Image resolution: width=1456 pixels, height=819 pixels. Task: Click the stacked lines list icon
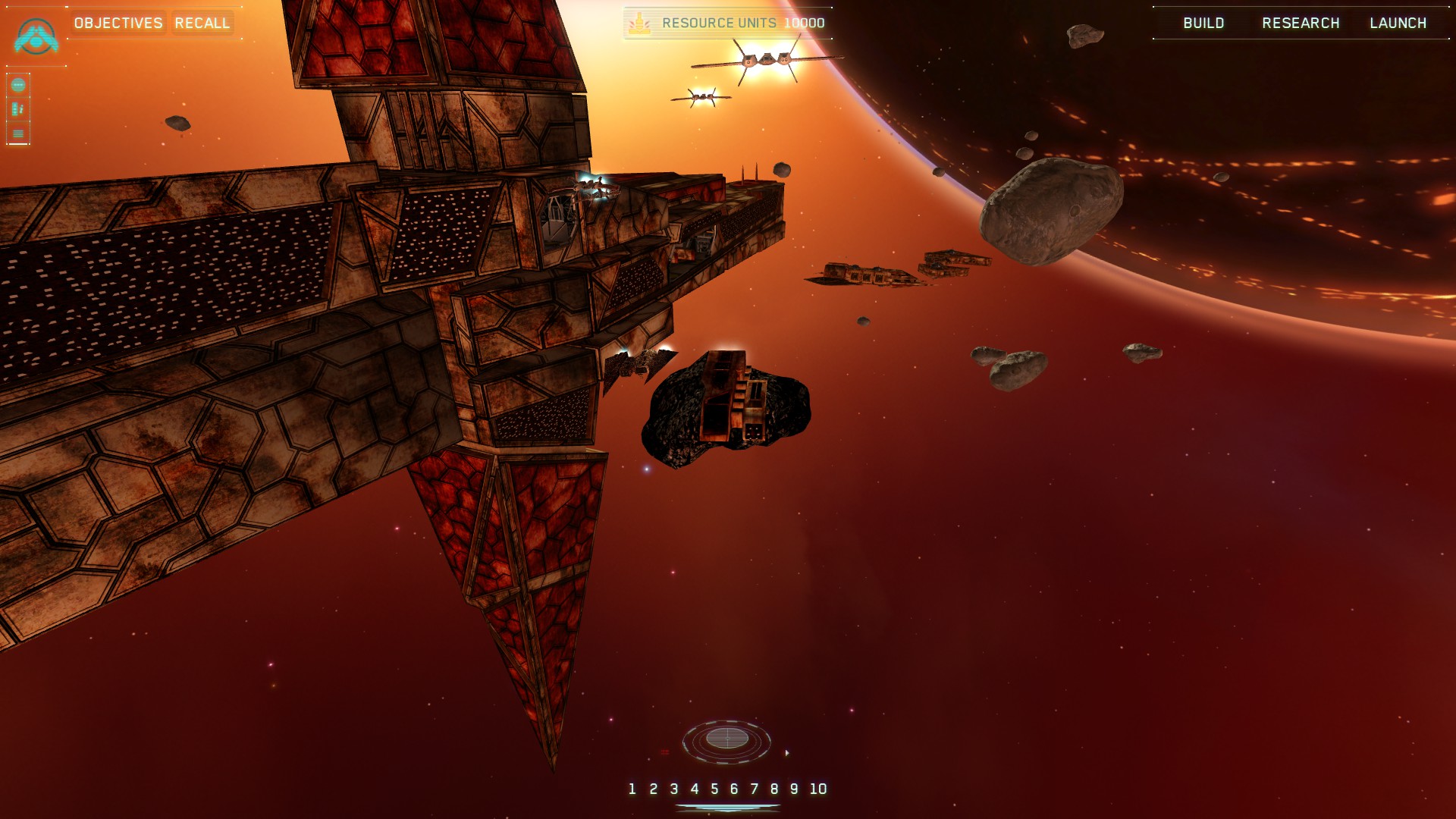[18, 133]
